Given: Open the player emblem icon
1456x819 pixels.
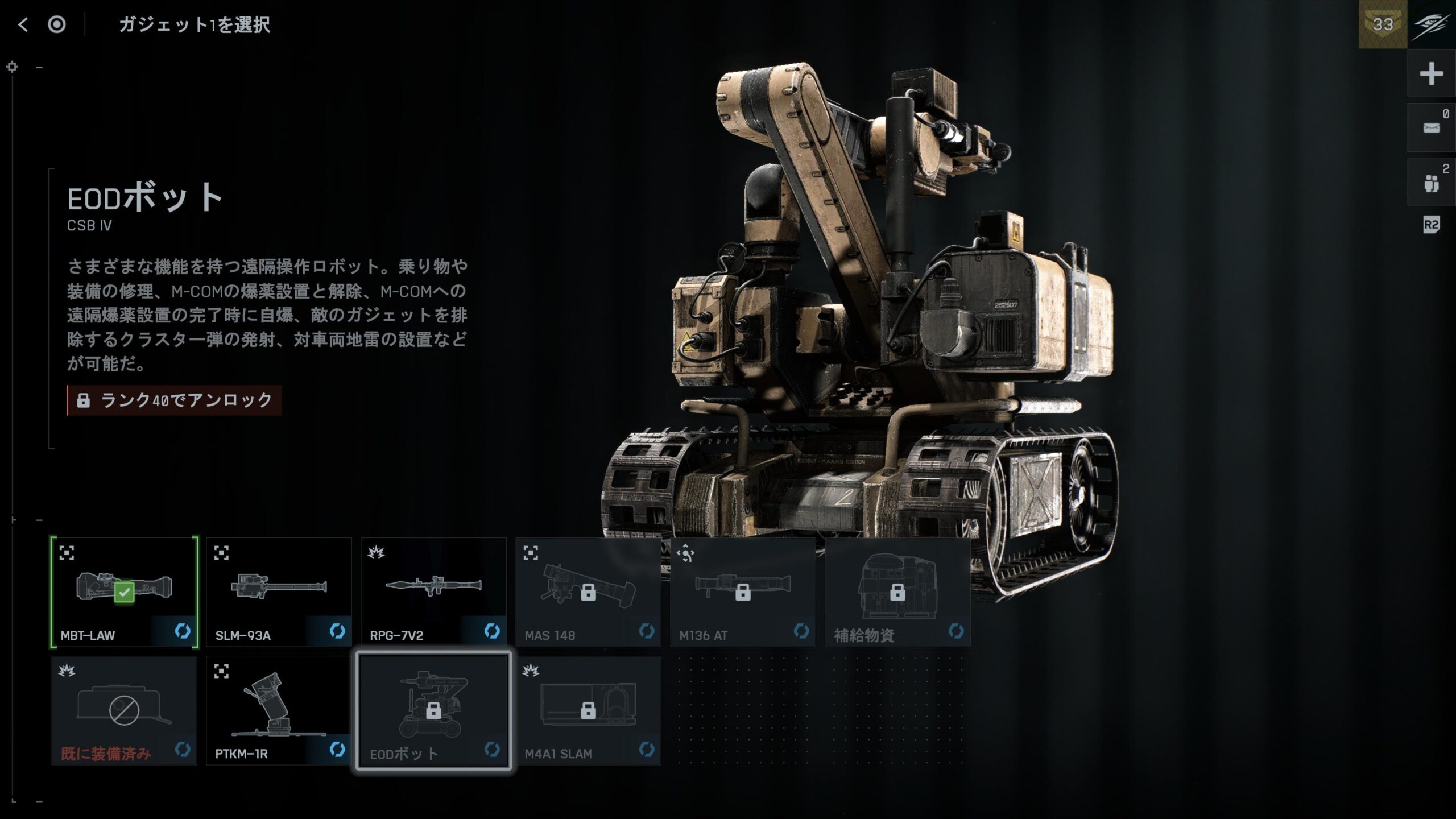Looking at the screenshot, I should (1431, 24).
